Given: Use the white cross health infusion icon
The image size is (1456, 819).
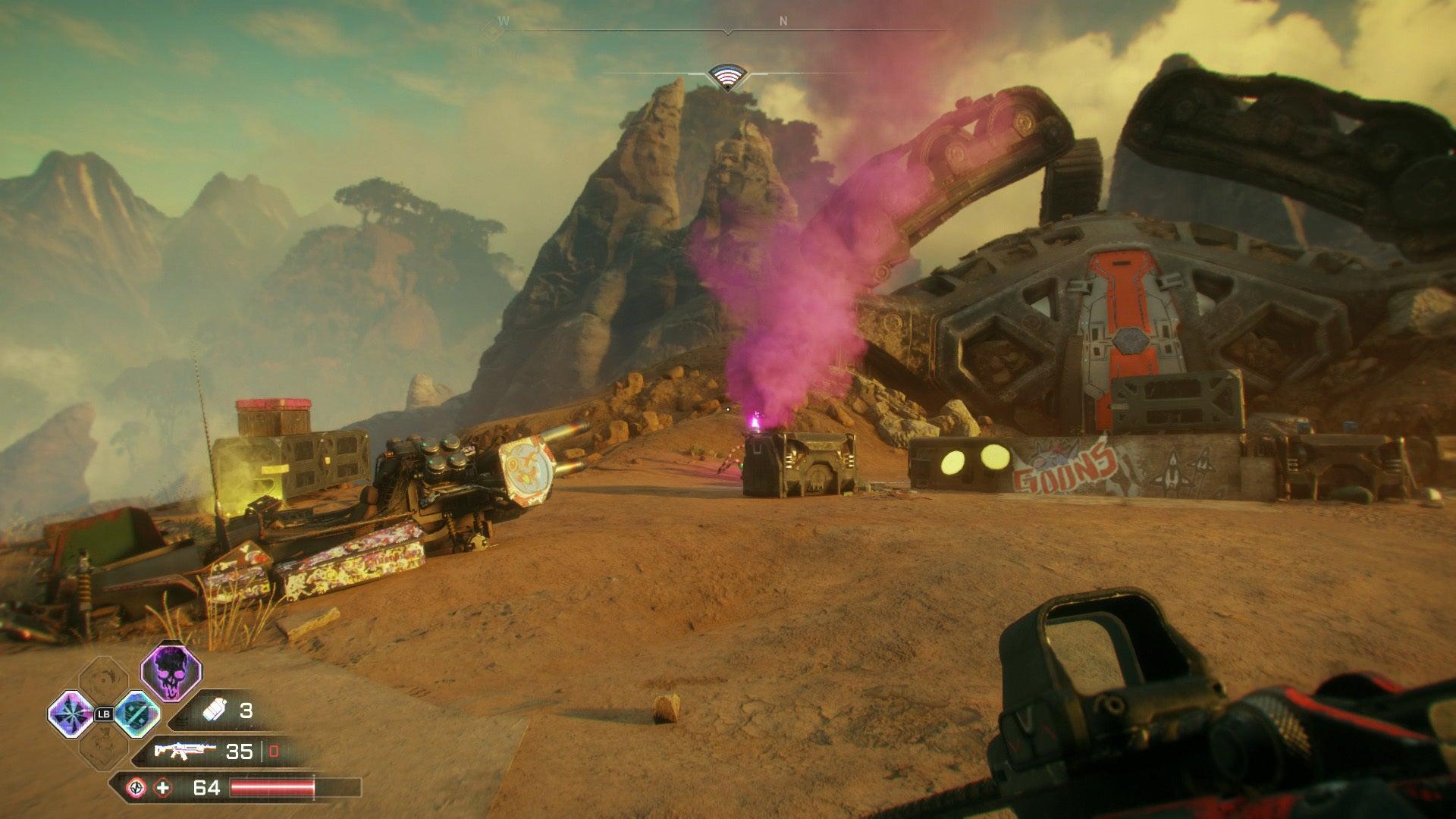Looking at the screenshot, I should coord(163,788).
